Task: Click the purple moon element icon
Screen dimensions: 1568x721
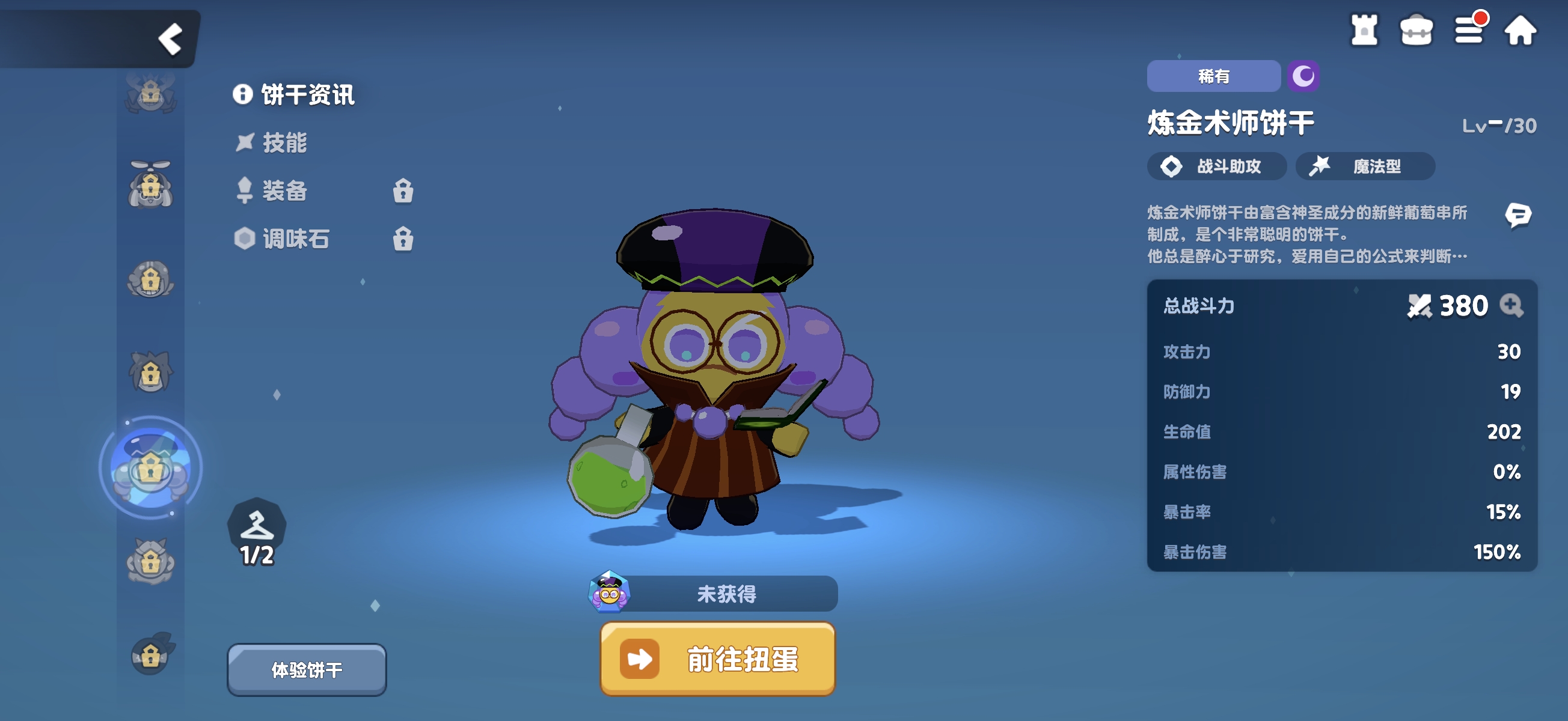Action: click(1303, 76)
